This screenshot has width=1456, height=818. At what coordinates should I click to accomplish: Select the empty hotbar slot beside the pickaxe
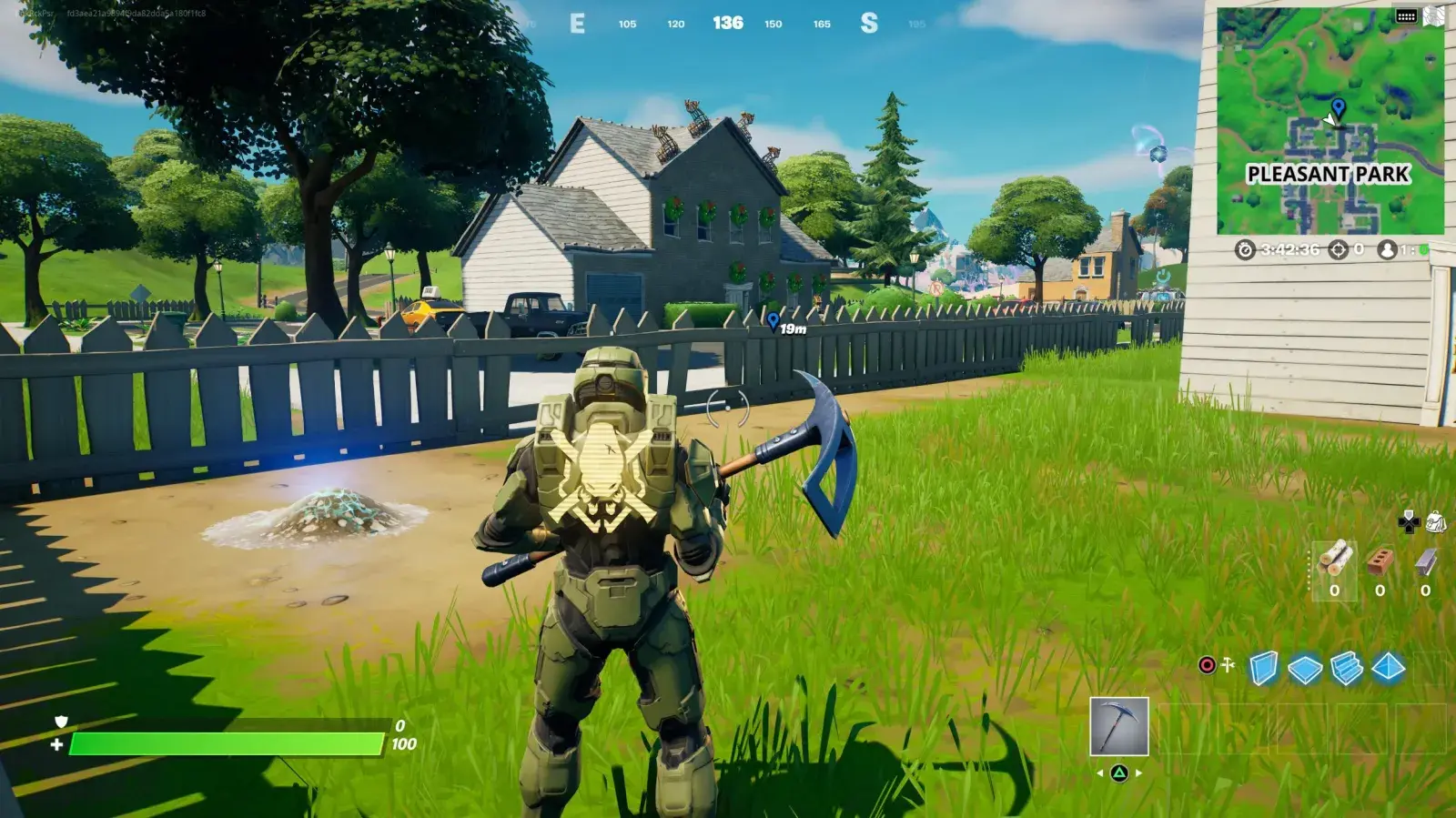[1188, 728]
